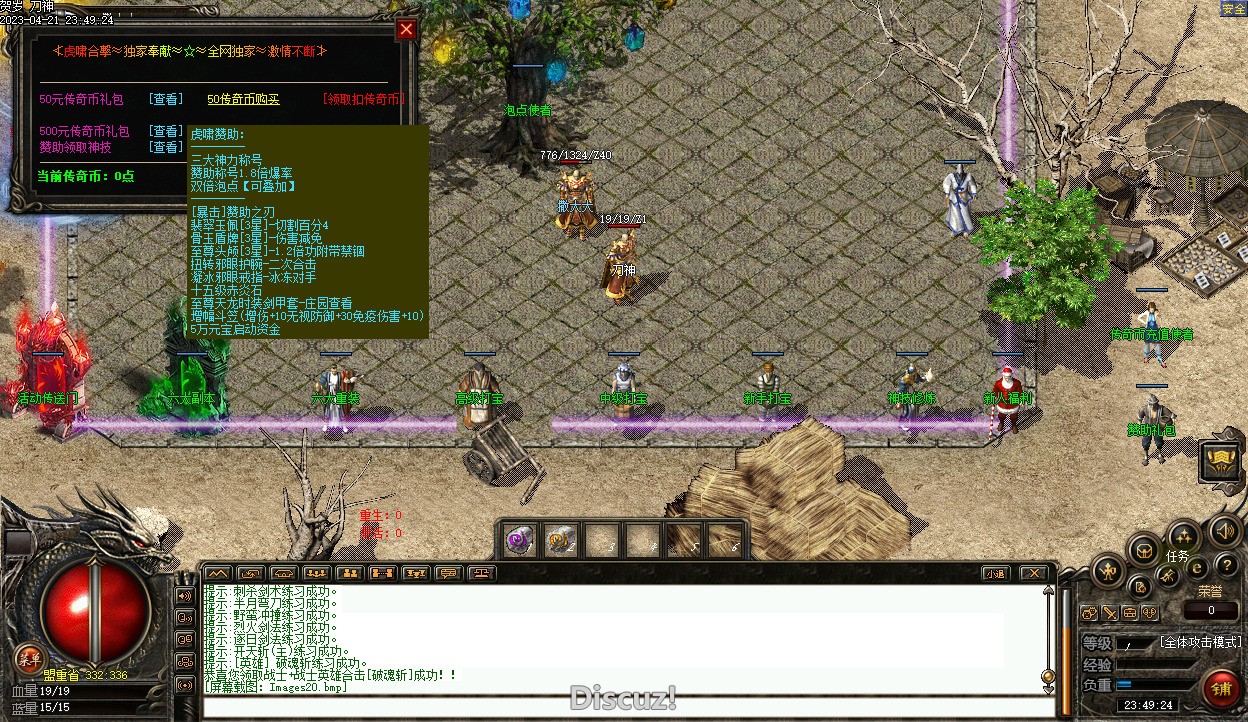Screen dimensions: 1248x722
Task: Claim via 领取扣传奇币 link
Action: point(363,99)
